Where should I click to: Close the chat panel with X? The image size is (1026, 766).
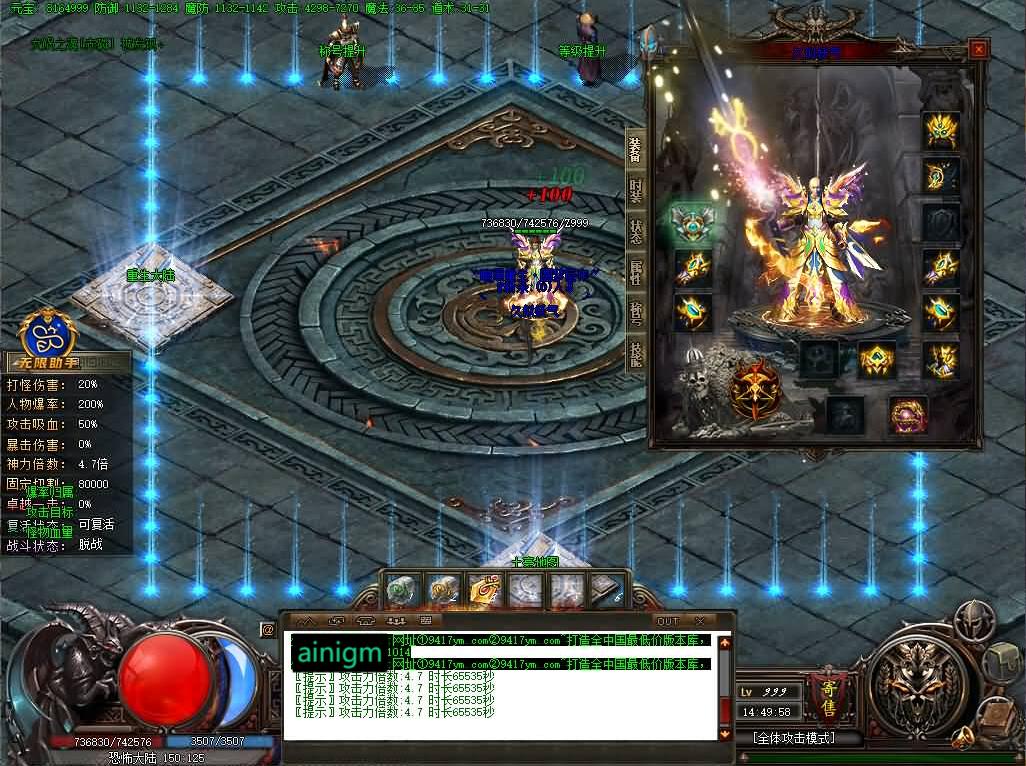tap(699, 621)
